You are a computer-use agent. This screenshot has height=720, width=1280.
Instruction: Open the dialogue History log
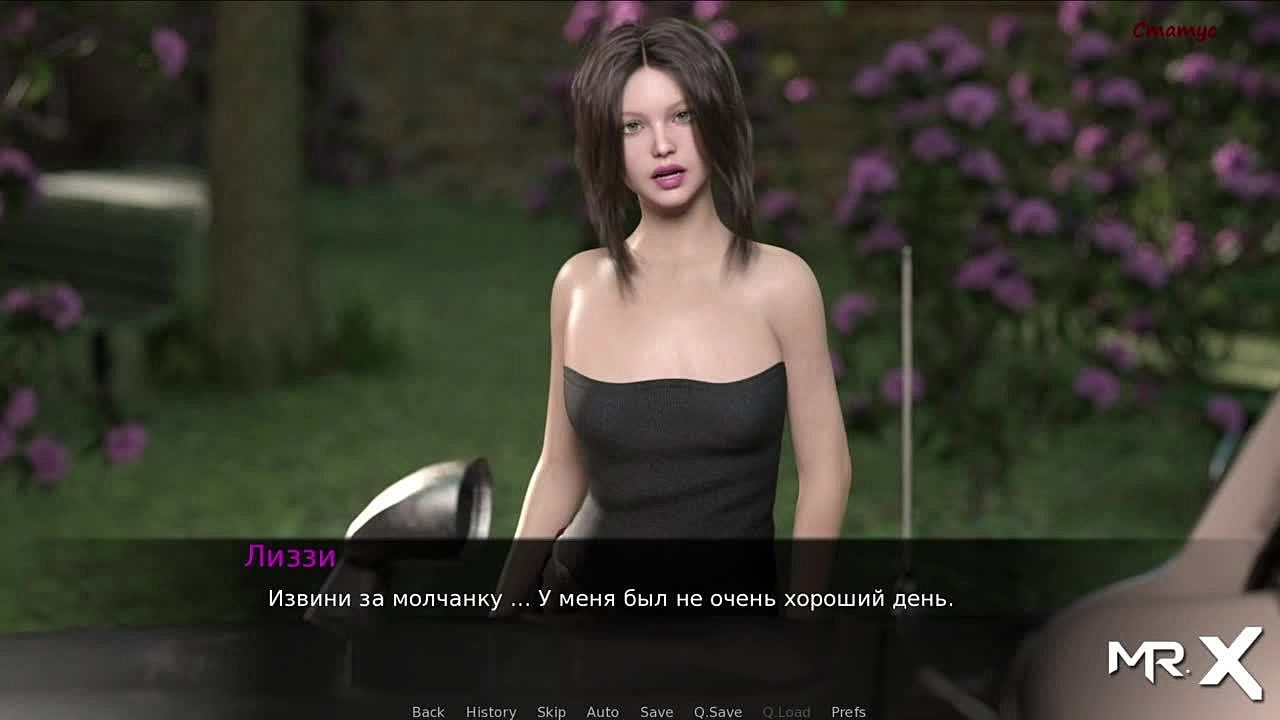coord(491,712)
